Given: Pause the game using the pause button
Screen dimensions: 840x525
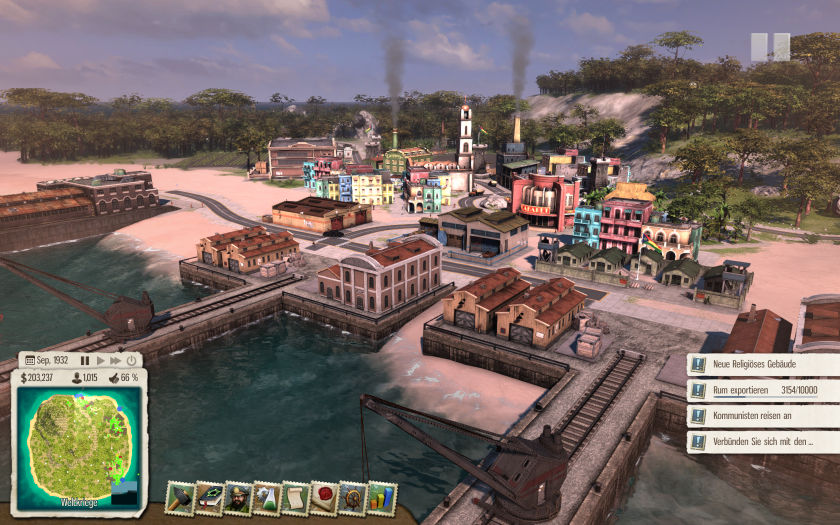Looking at the screenshot, I should pos(86,360).
